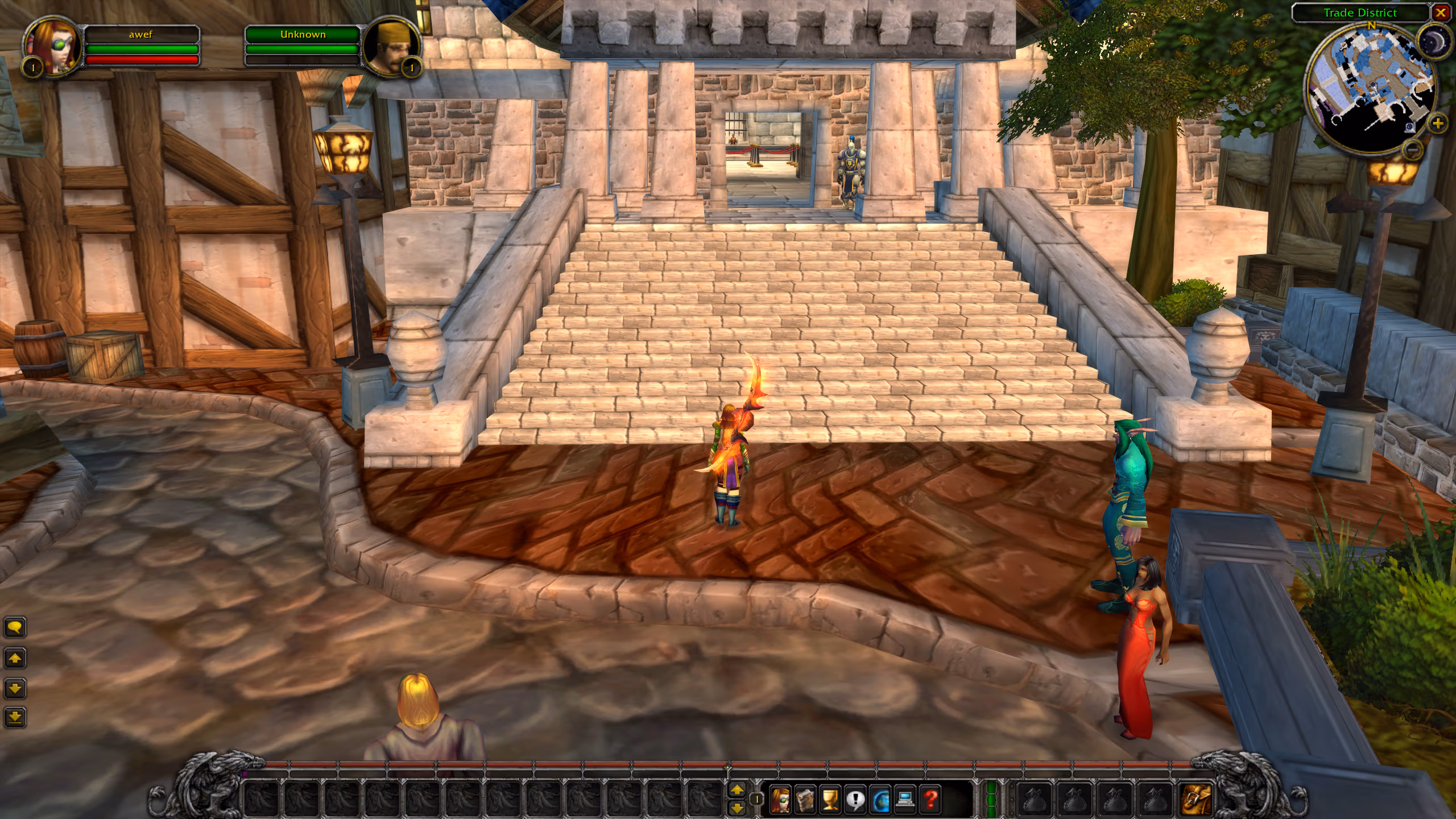Open the quest log exclamation bubble
This screenshot has width=1456, height=819.
click(x=855, y=800)
